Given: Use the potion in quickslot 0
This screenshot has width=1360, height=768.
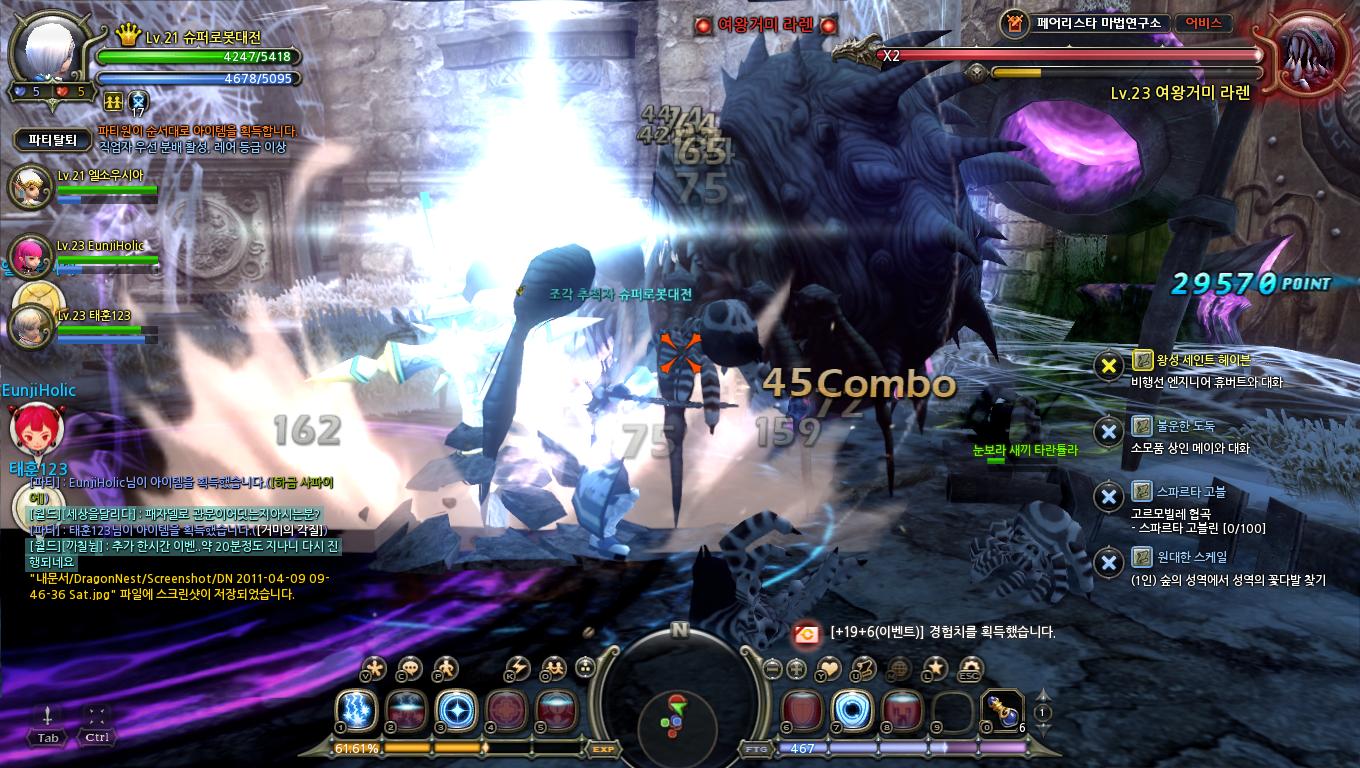Looking at the screenshot, I should point(1001,710).
